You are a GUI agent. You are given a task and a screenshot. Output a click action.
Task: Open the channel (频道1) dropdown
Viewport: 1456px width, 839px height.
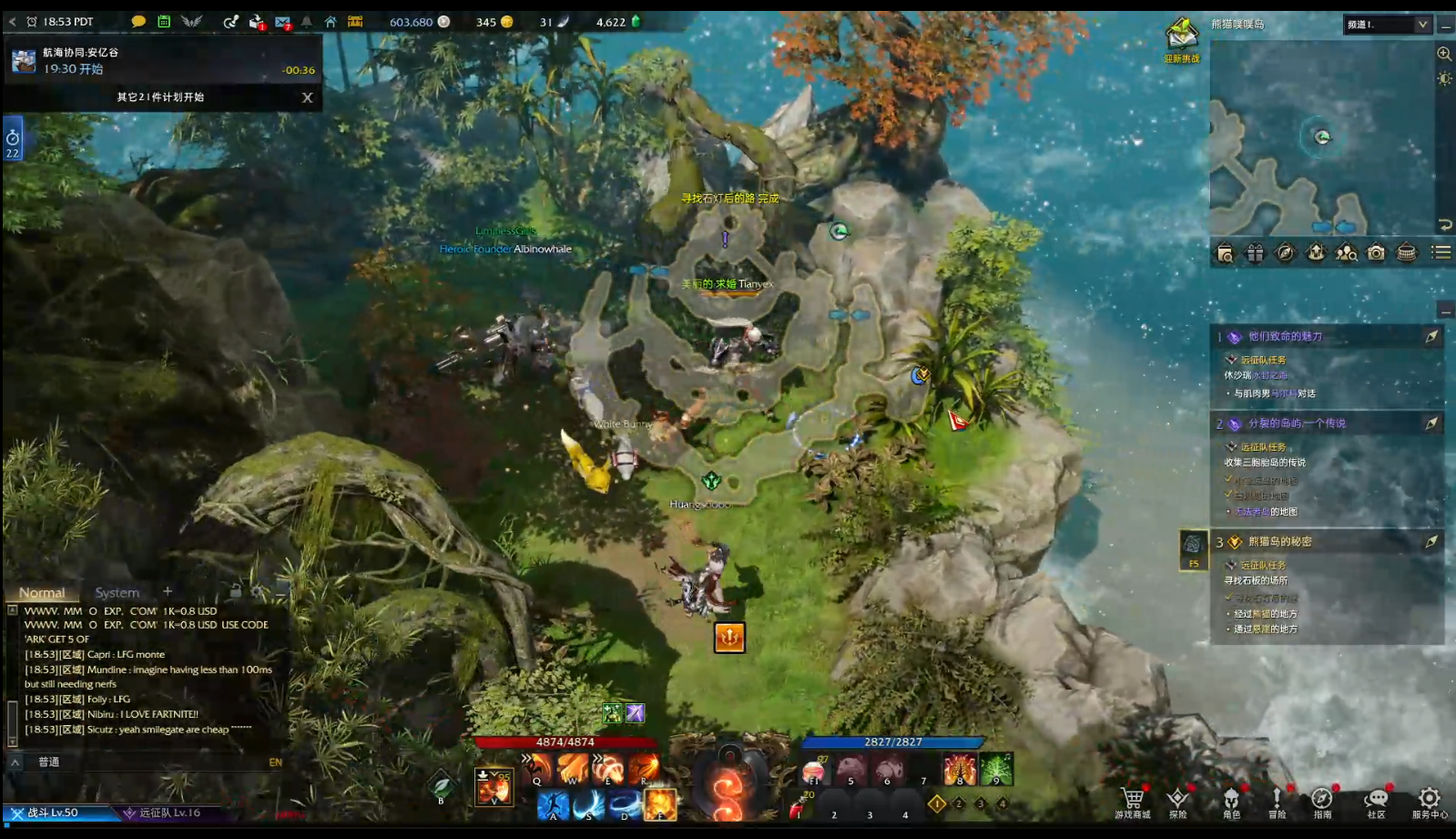click(x=1387, y=25)
